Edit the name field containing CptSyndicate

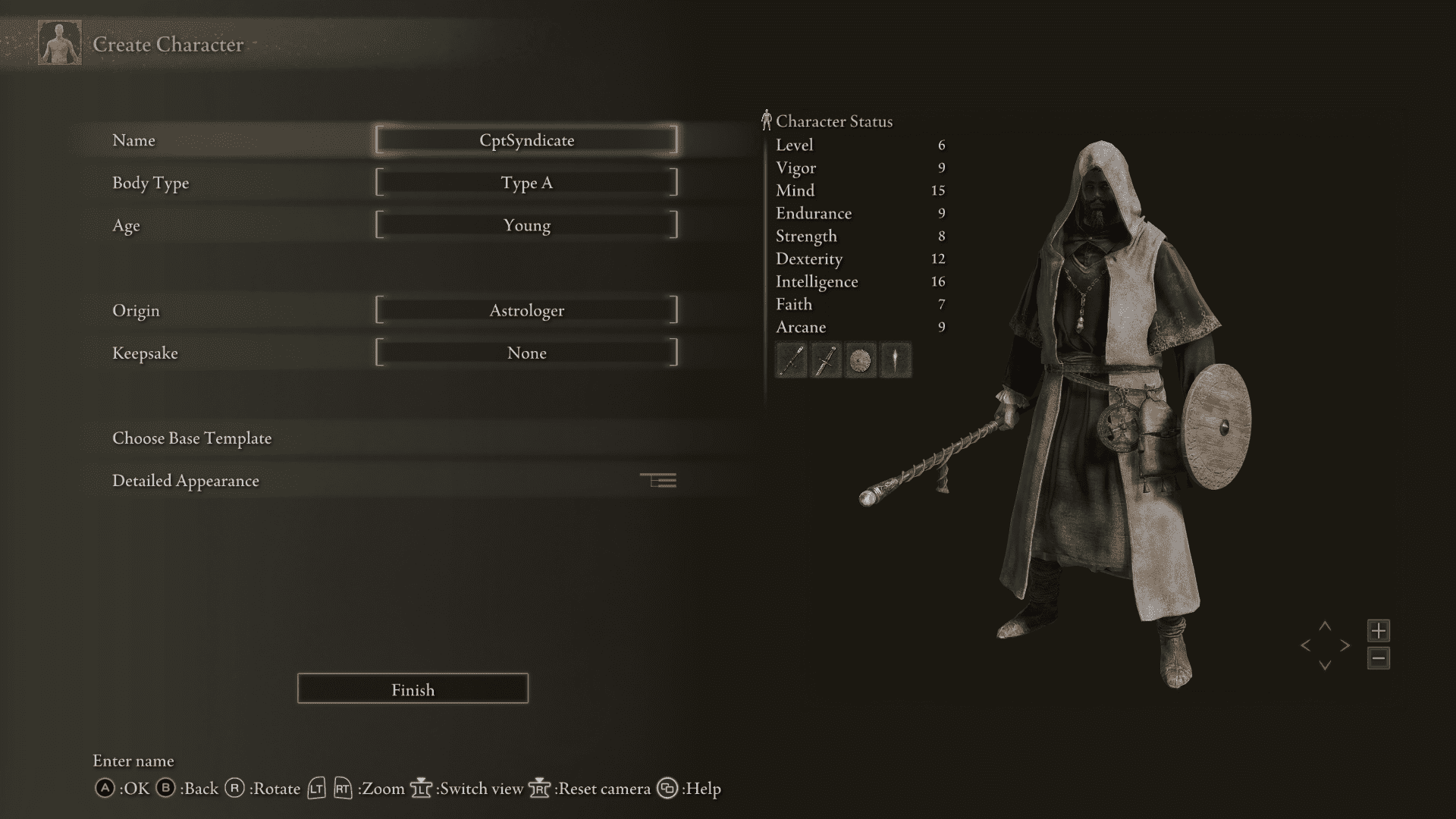(527, 140)
